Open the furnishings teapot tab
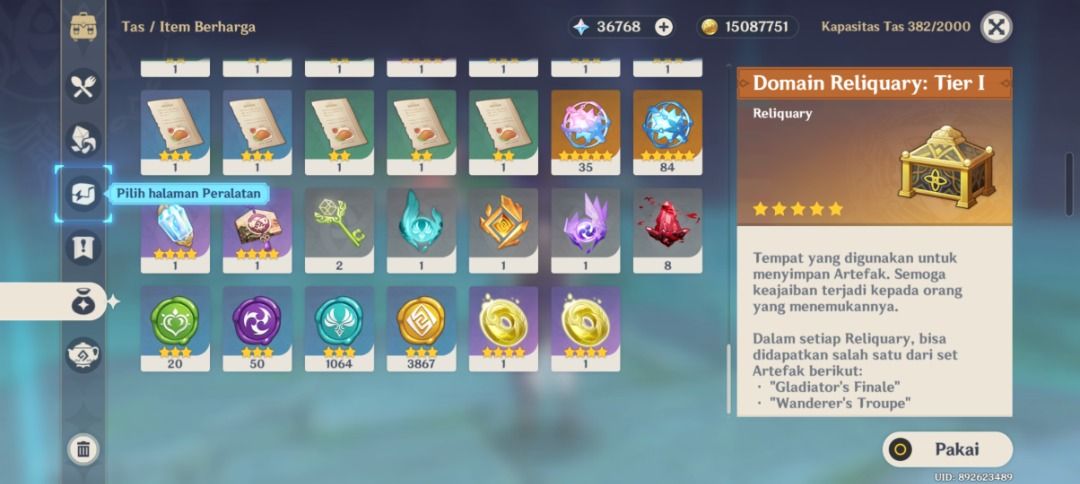The image size is (1080, 484). pyautogui.click(x=83, y=354)
